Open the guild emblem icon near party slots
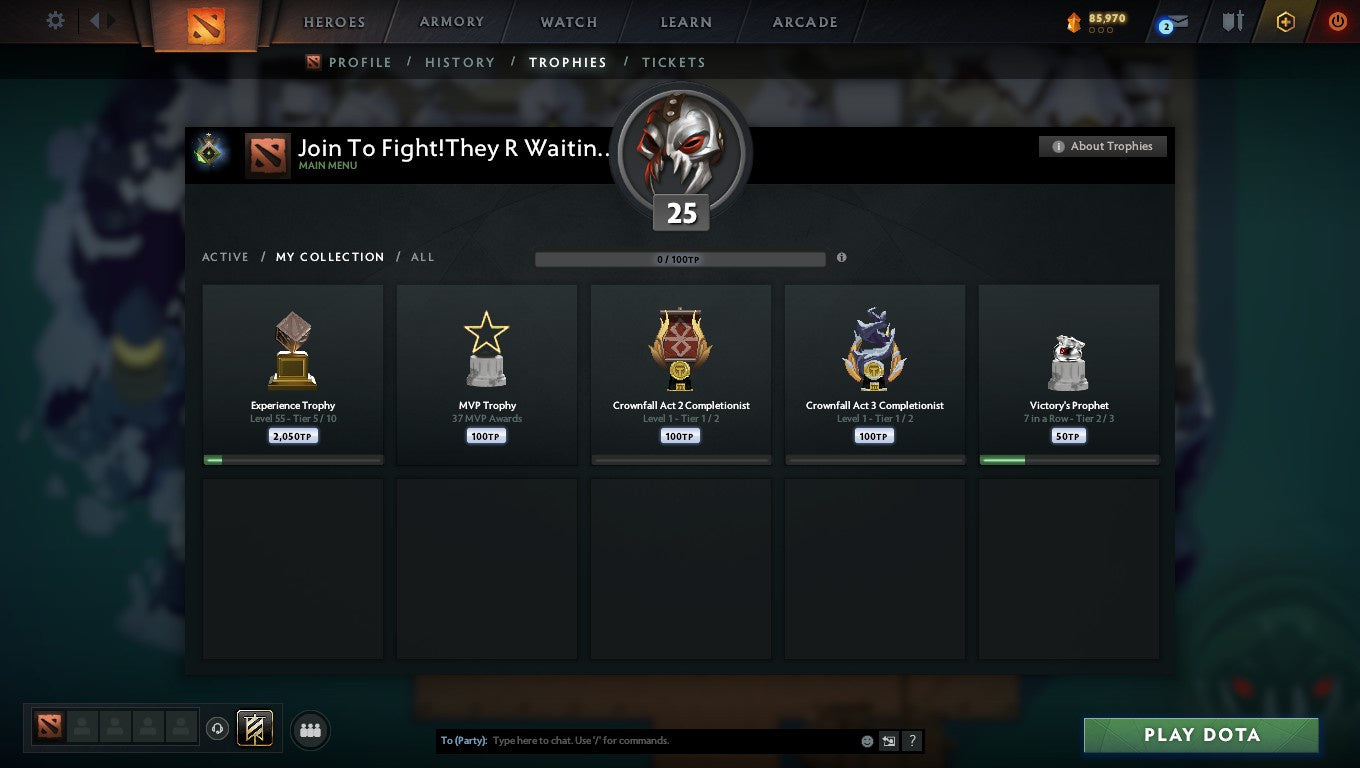Screen dimensions: 1360x768 (x=252, y=729)
